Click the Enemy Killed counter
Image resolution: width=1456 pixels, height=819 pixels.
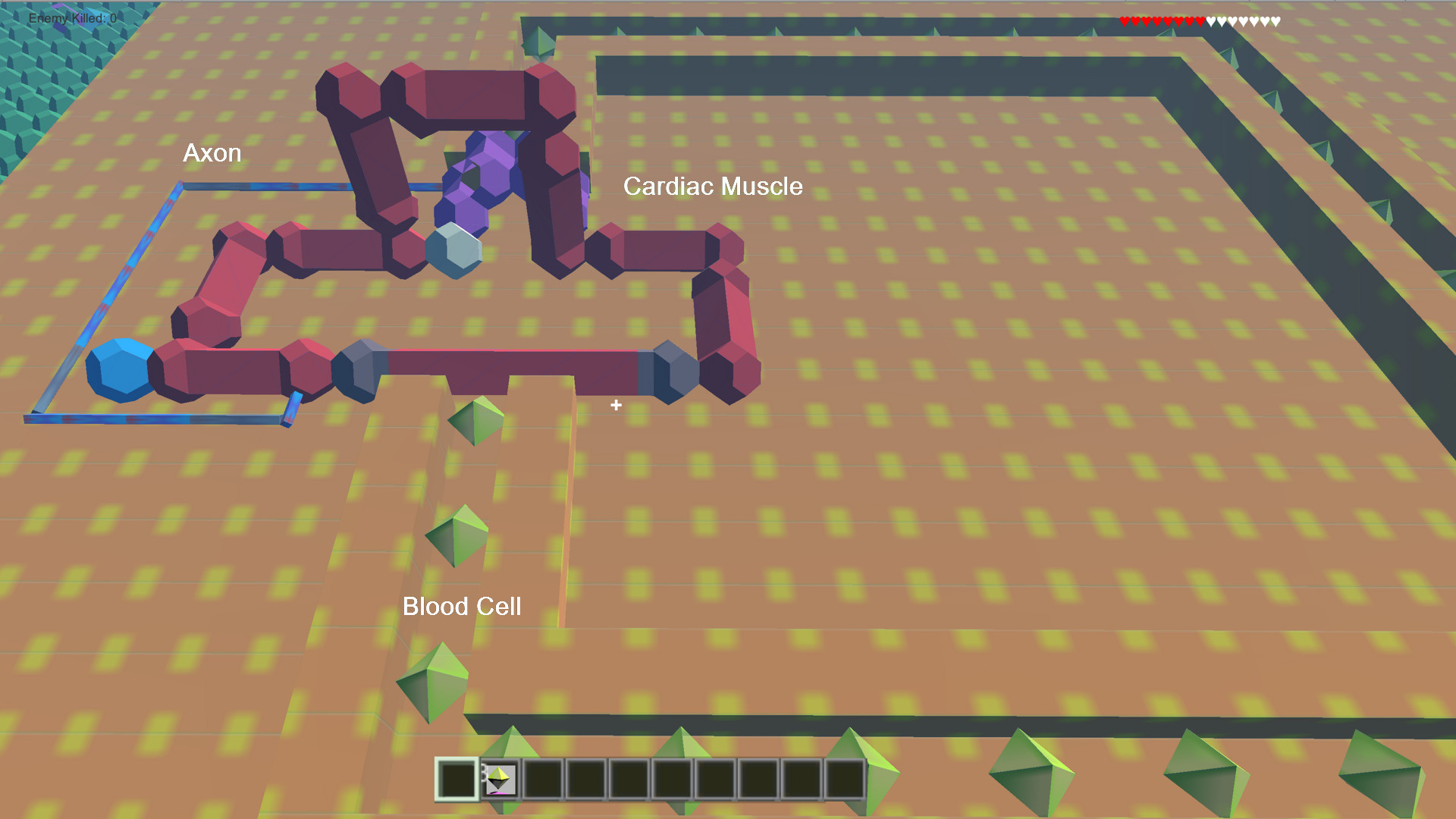pos(71,19)
